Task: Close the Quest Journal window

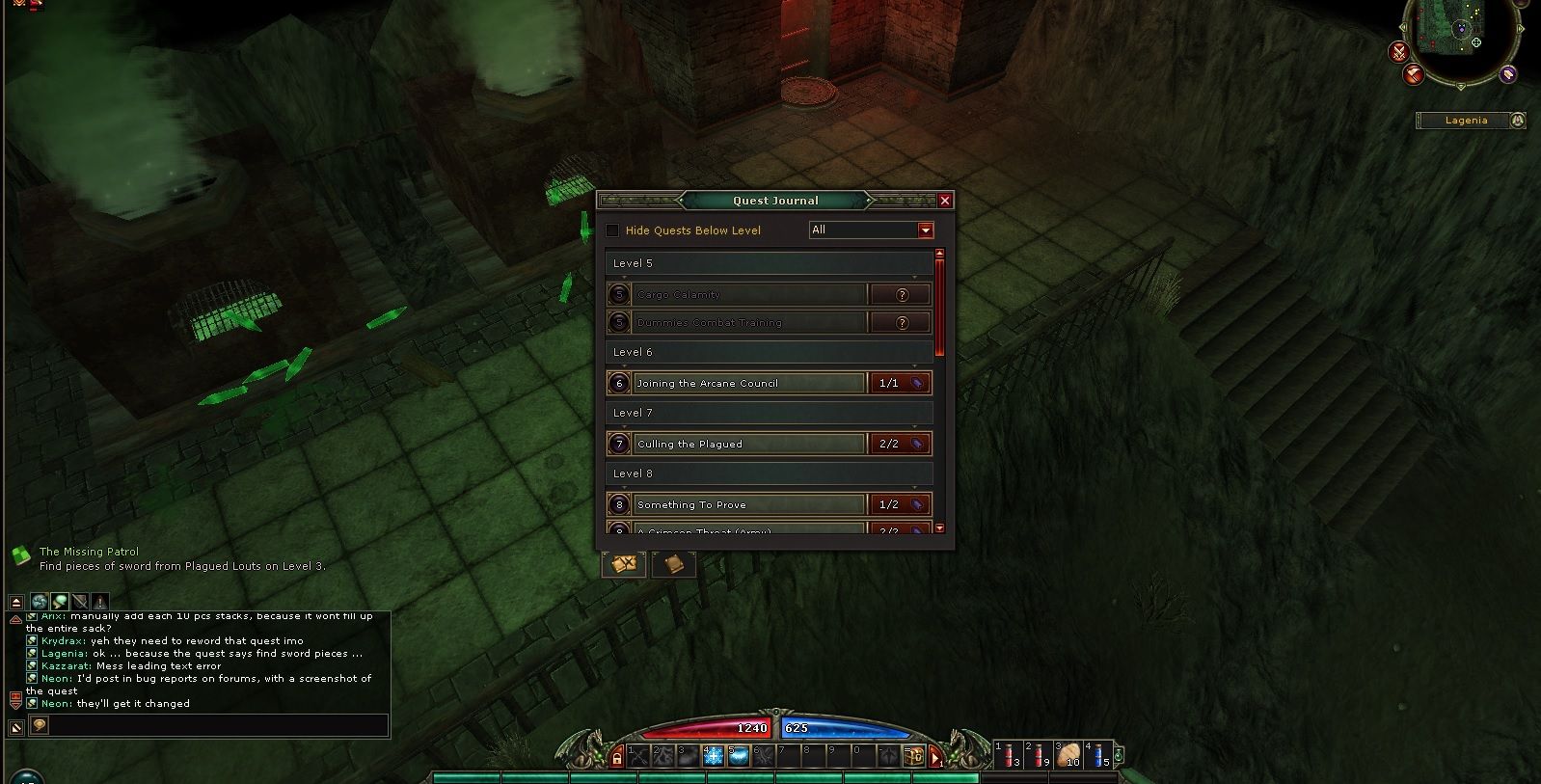Action: [x=945, y=201]
